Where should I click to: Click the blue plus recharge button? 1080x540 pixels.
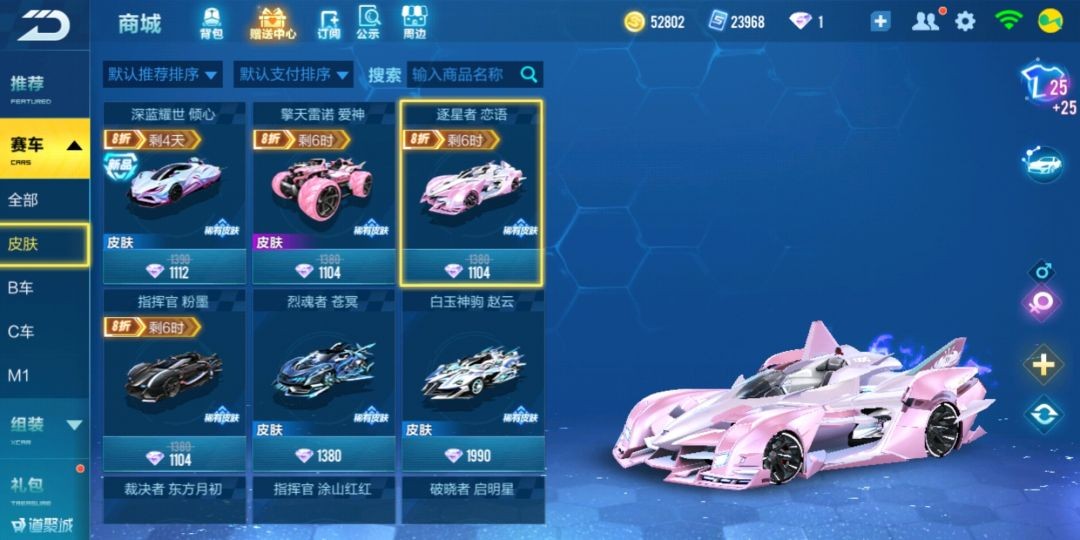point(880,22)
